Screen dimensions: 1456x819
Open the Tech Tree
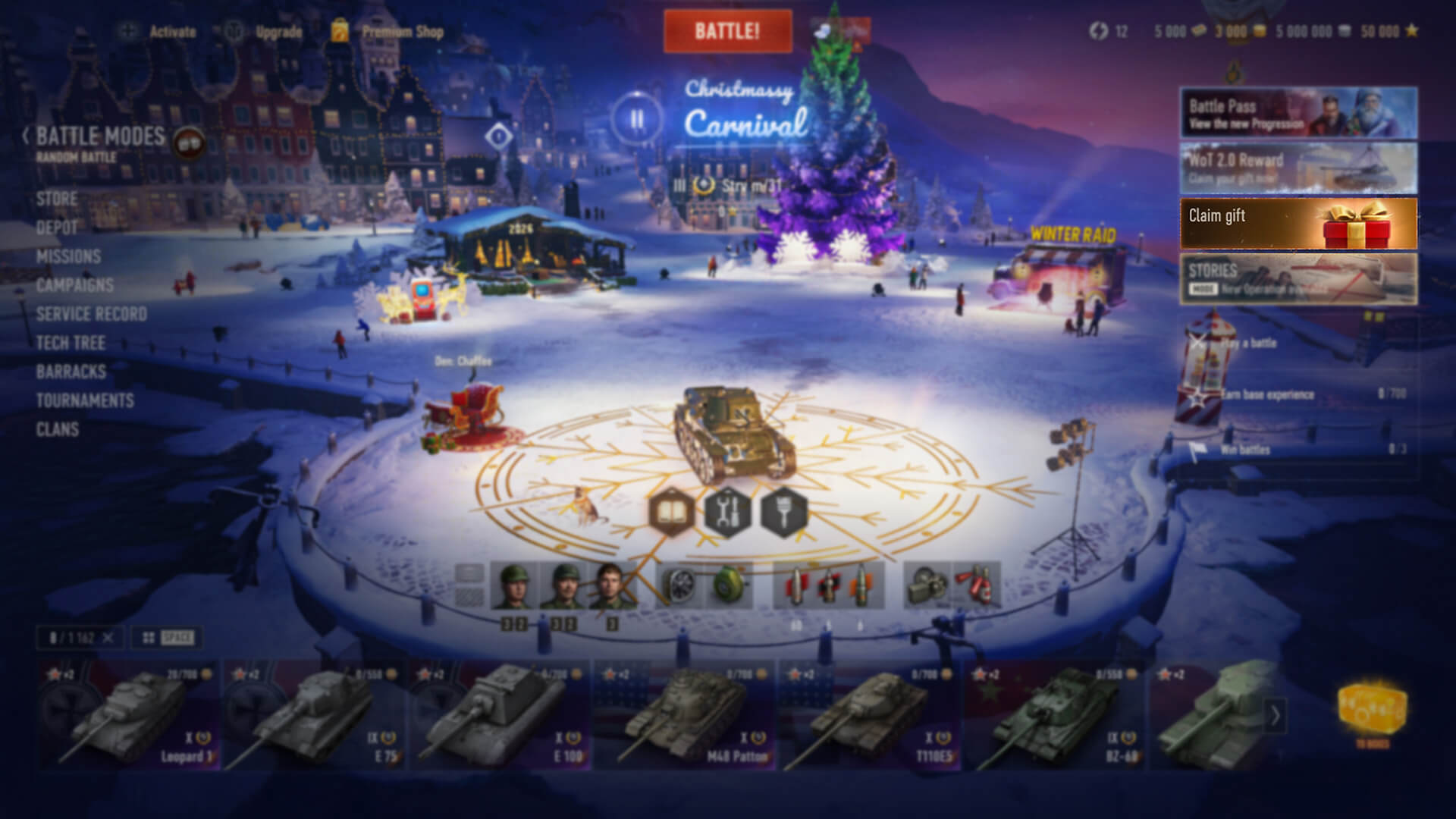tap(71, 344)
